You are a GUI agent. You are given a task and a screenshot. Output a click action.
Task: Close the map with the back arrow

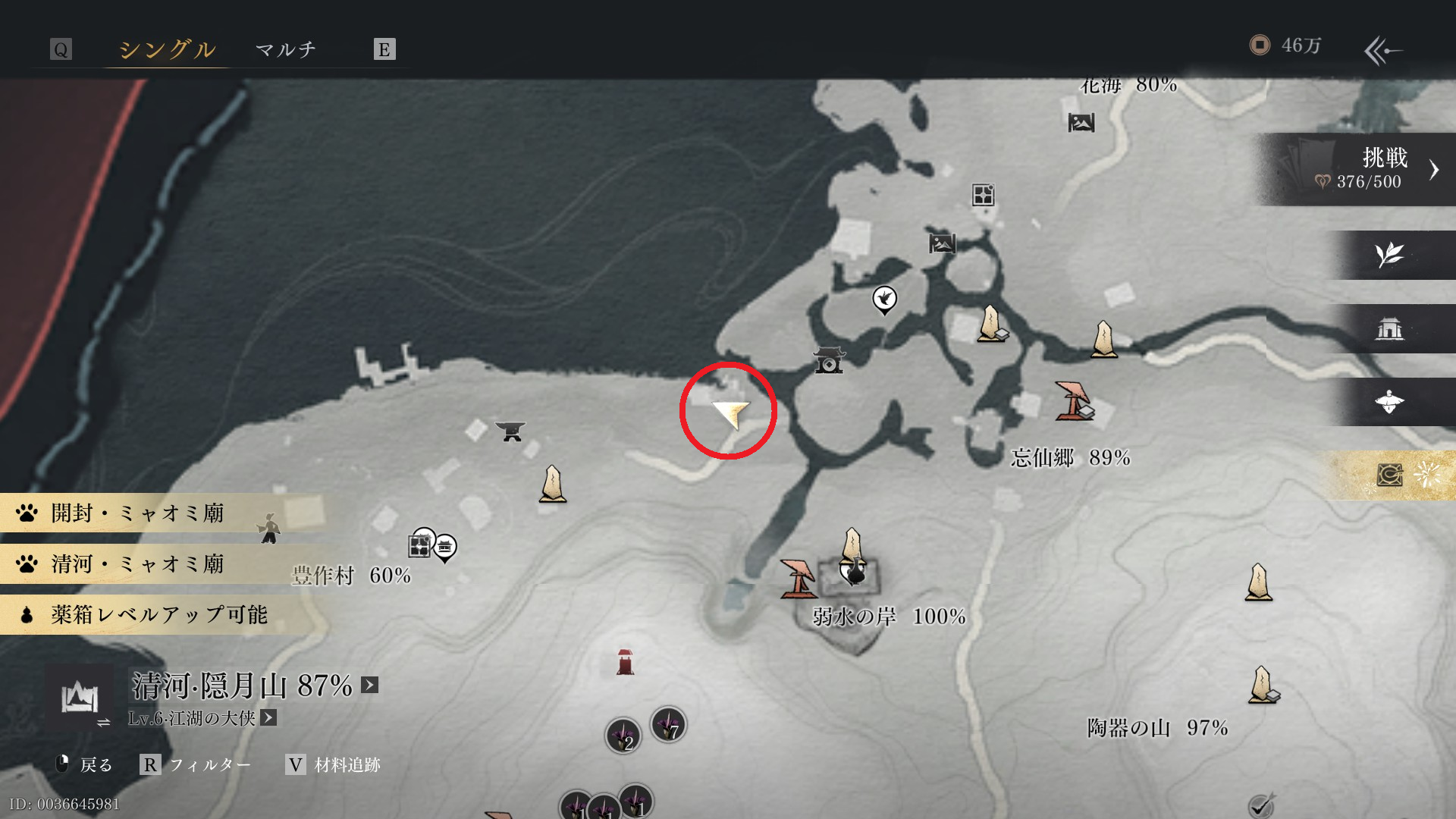(x=1382, y=51)
